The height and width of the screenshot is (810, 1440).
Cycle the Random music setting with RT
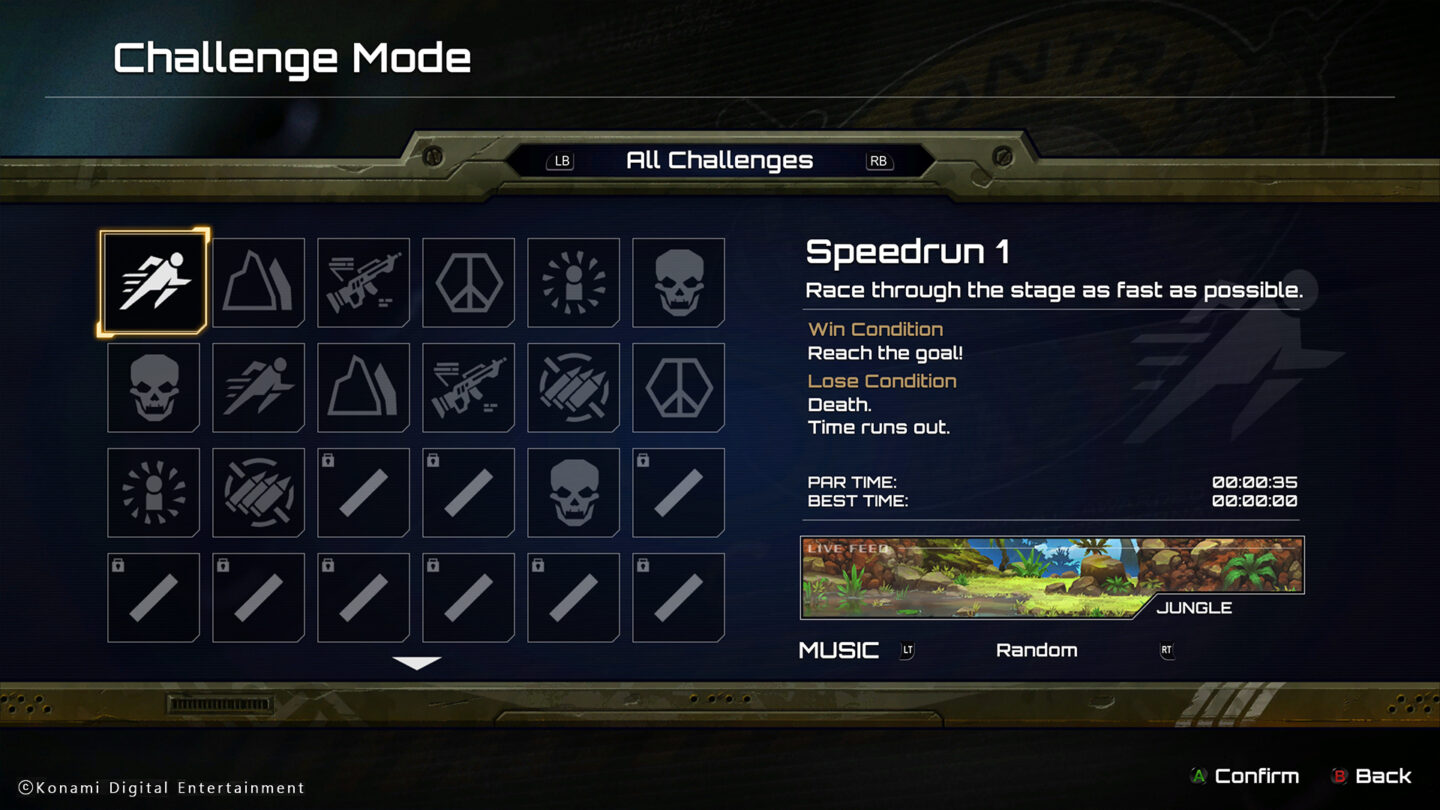(1166, 650)
